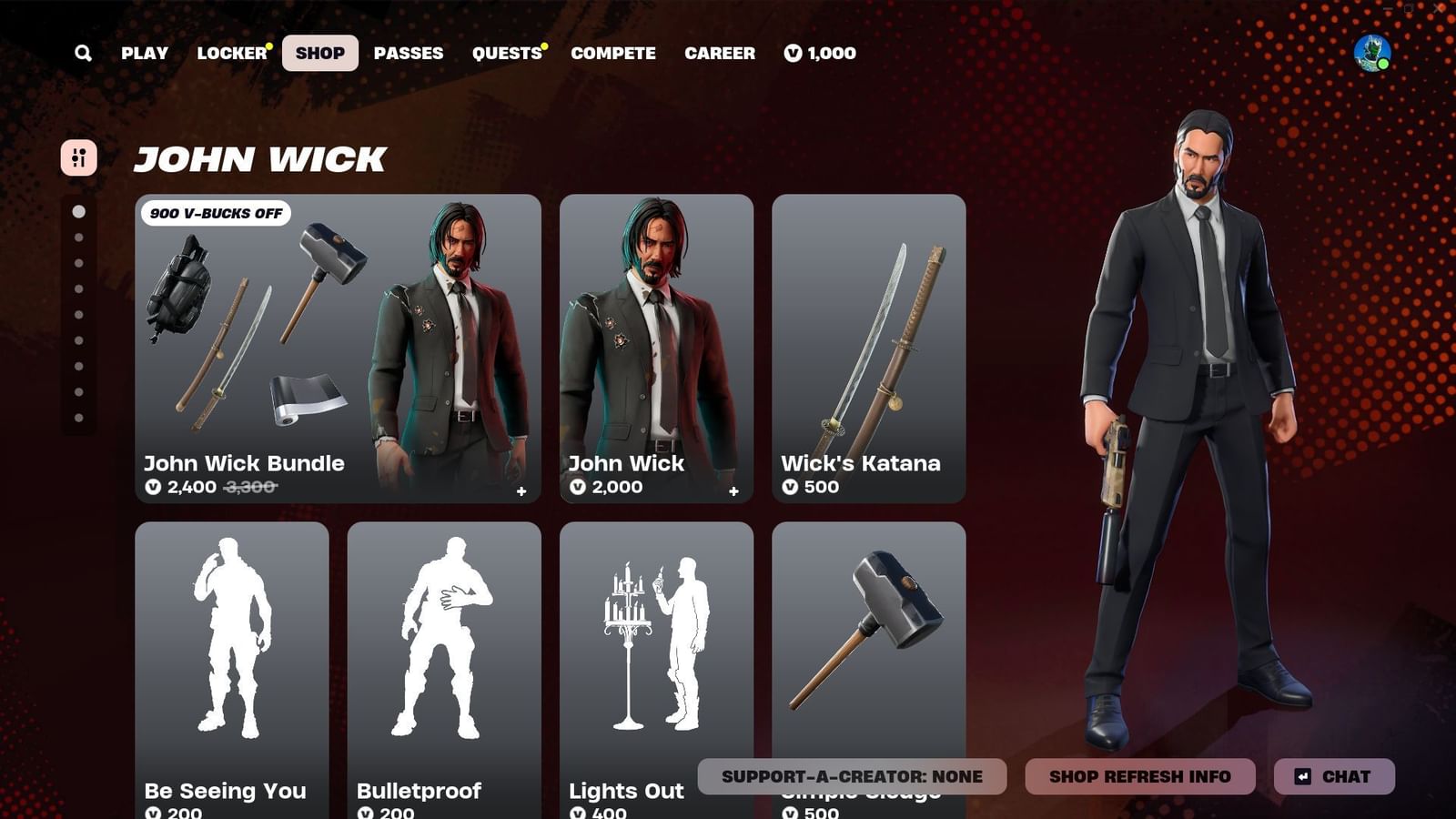This screenshot has width=1456, height=819.
Task: Go to the QUESTS menu item
Action: [505, 53]
